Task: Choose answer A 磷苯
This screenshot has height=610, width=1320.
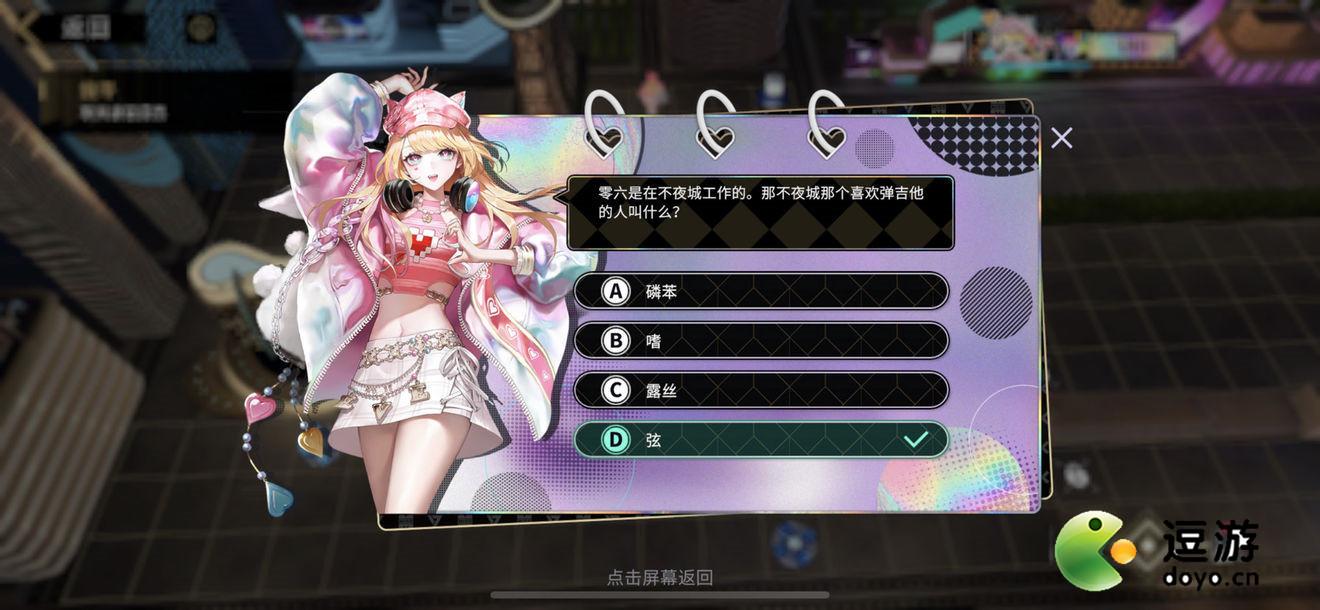Action: pyautogui.click(x=760, y=291)
